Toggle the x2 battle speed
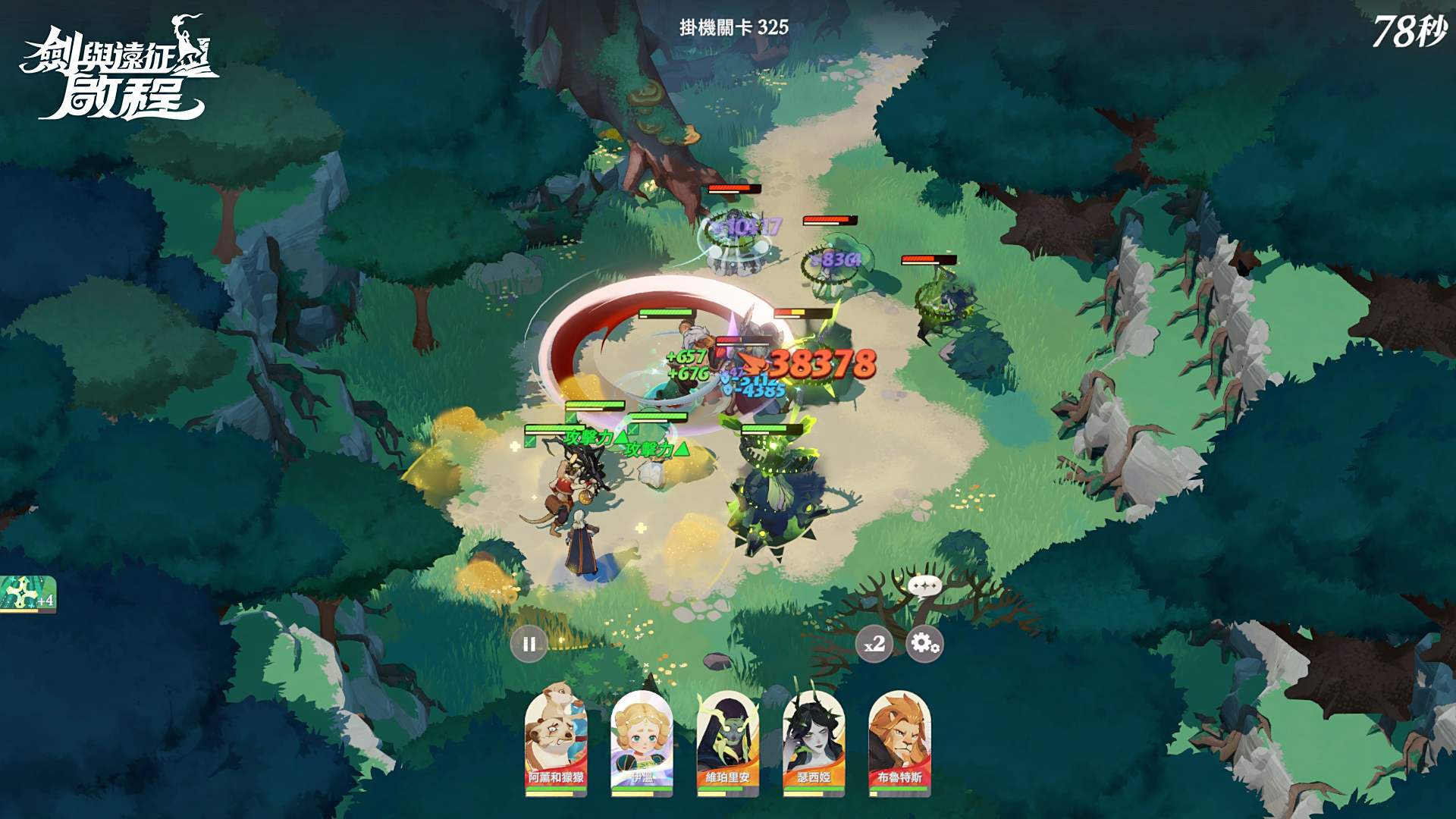The height and width of the screenshot is (819, 1456). tap(874, 645)
